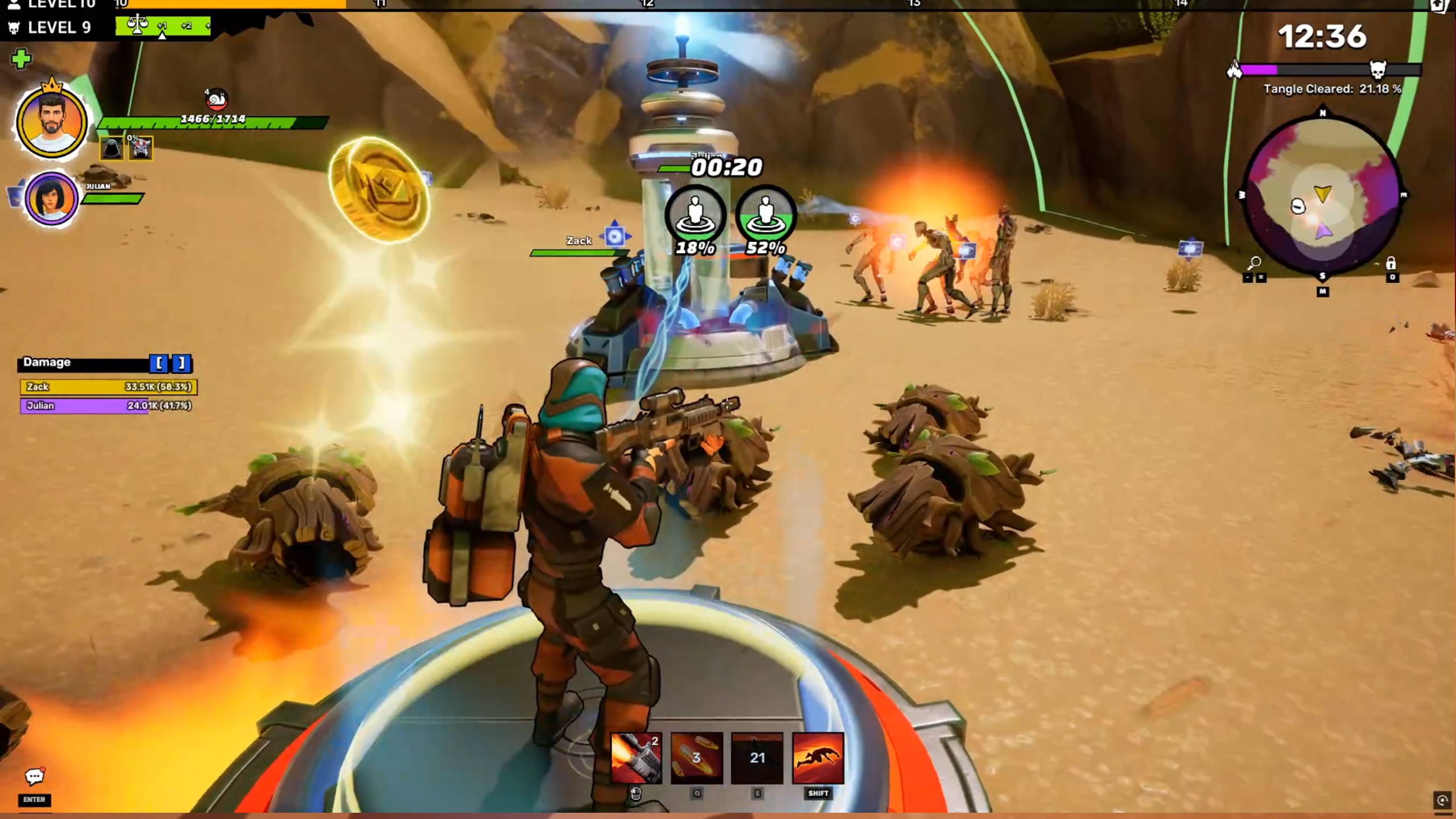Activate the rifle fire ability icon
The width and height of the screenshot is (1456, 819).
[636, 758]
